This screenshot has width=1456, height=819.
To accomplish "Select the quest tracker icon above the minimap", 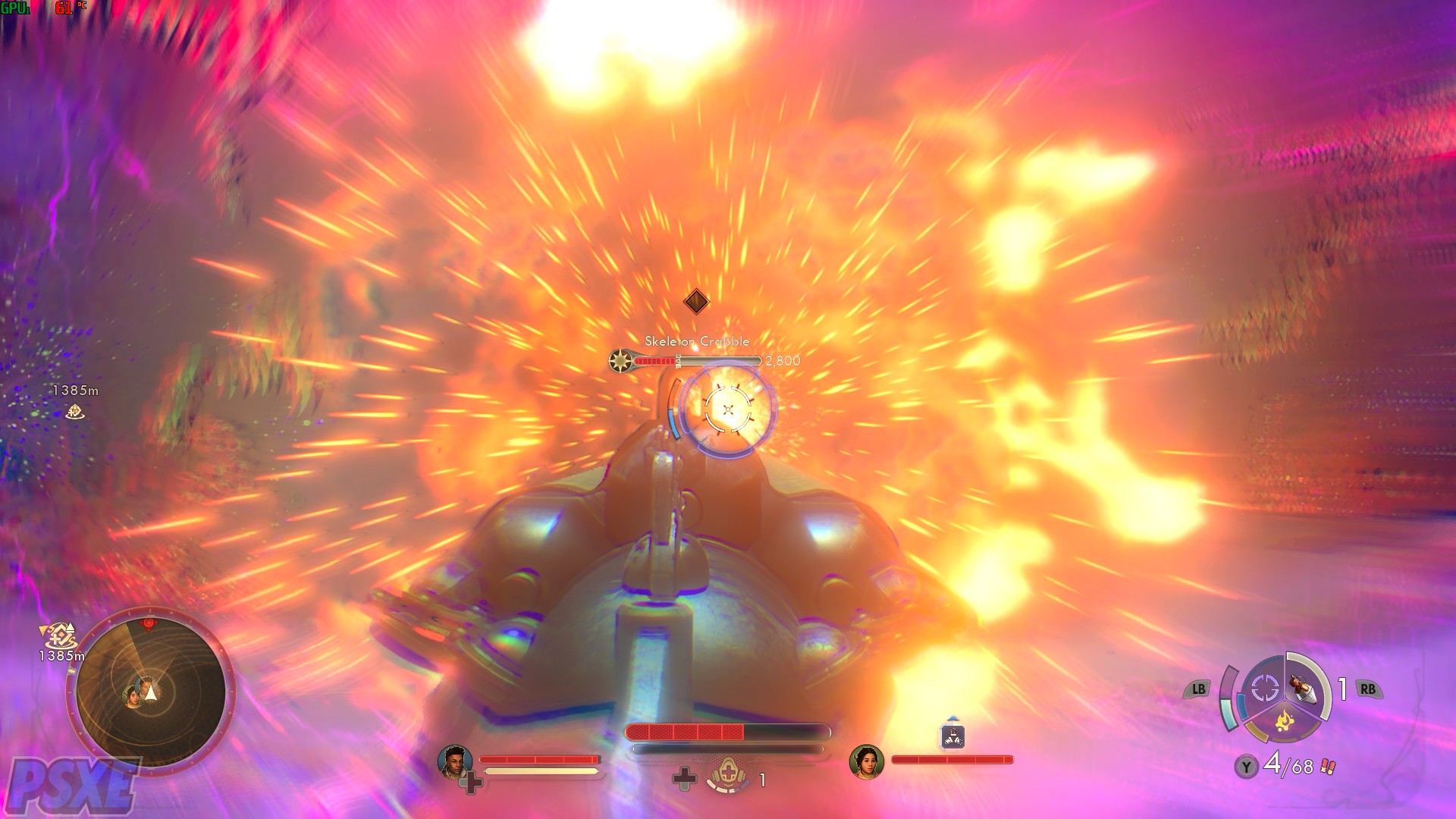I will coord(58,635).
